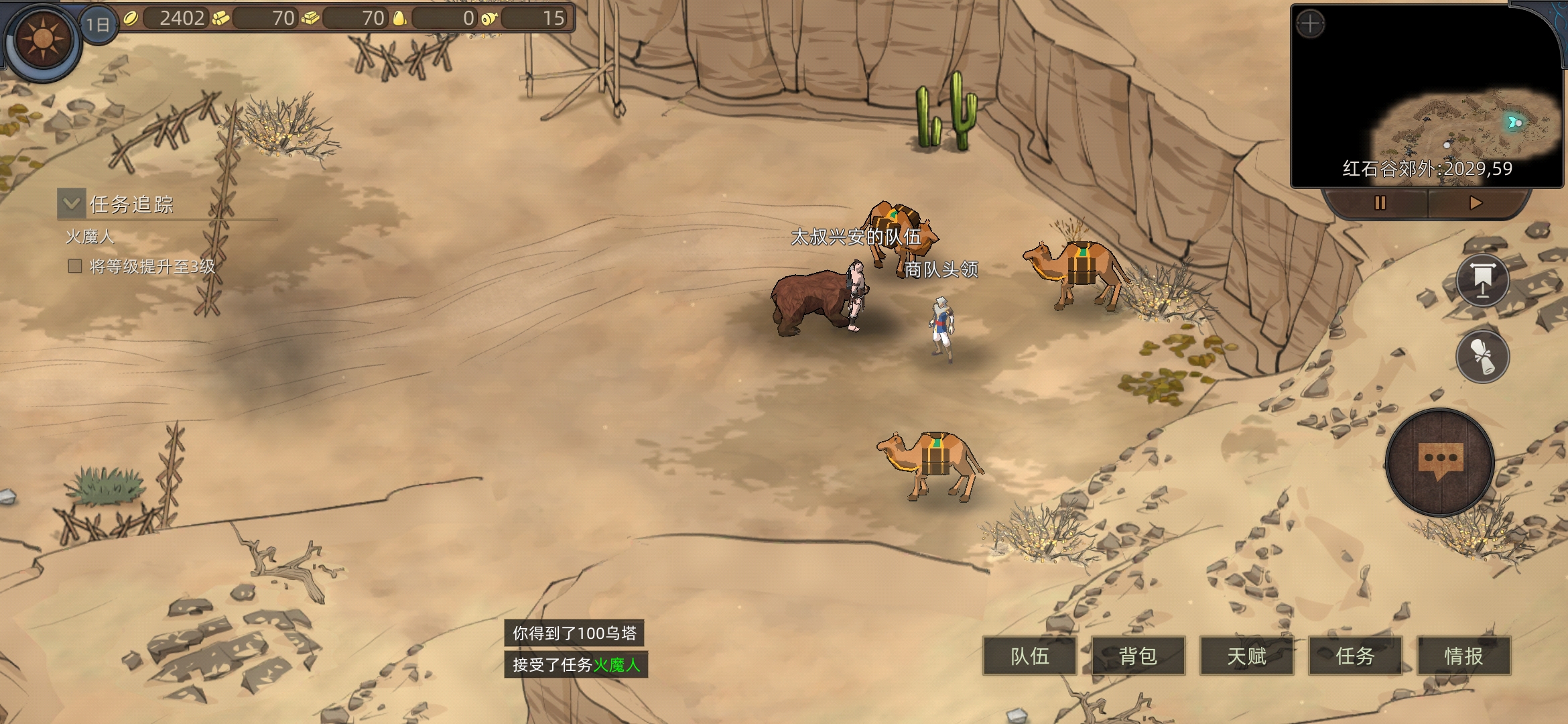Open the 队伍 party menu
1568x724 pixels.
(x=1029, y=656)
